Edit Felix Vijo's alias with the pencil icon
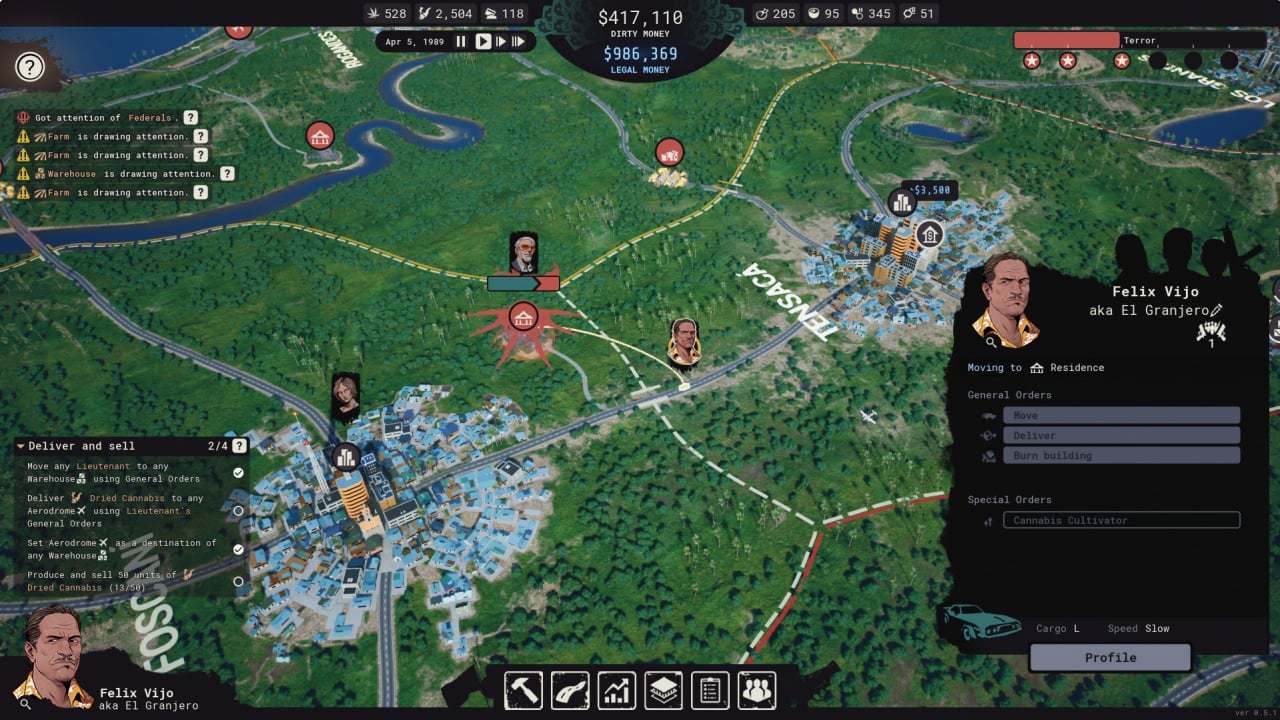 1216,311
